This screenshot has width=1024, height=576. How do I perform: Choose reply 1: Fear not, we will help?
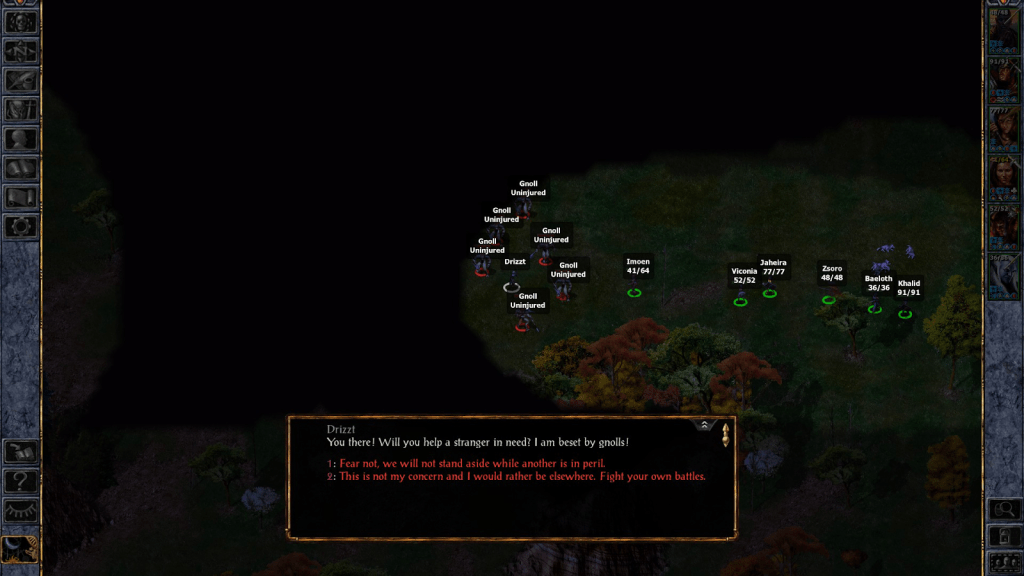tap(472, 464)
